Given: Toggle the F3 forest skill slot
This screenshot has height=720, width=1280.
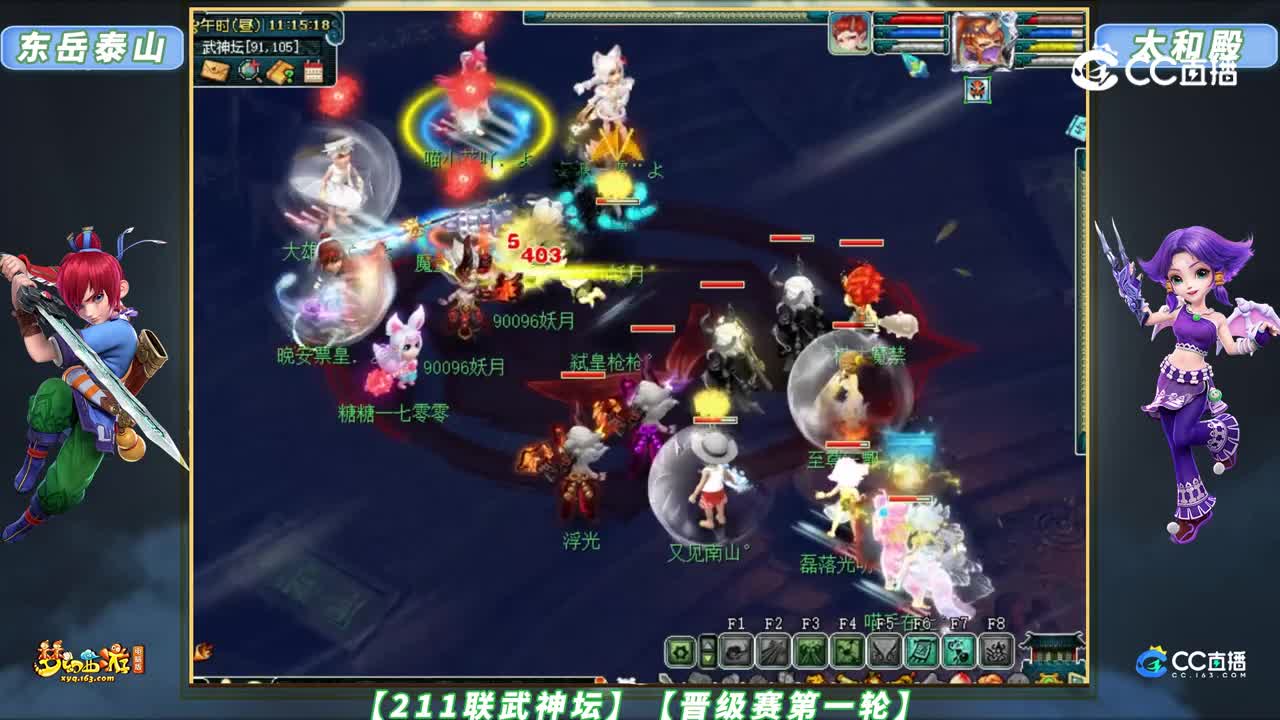Looking at the screenshot, I should [x=812, y=651].
